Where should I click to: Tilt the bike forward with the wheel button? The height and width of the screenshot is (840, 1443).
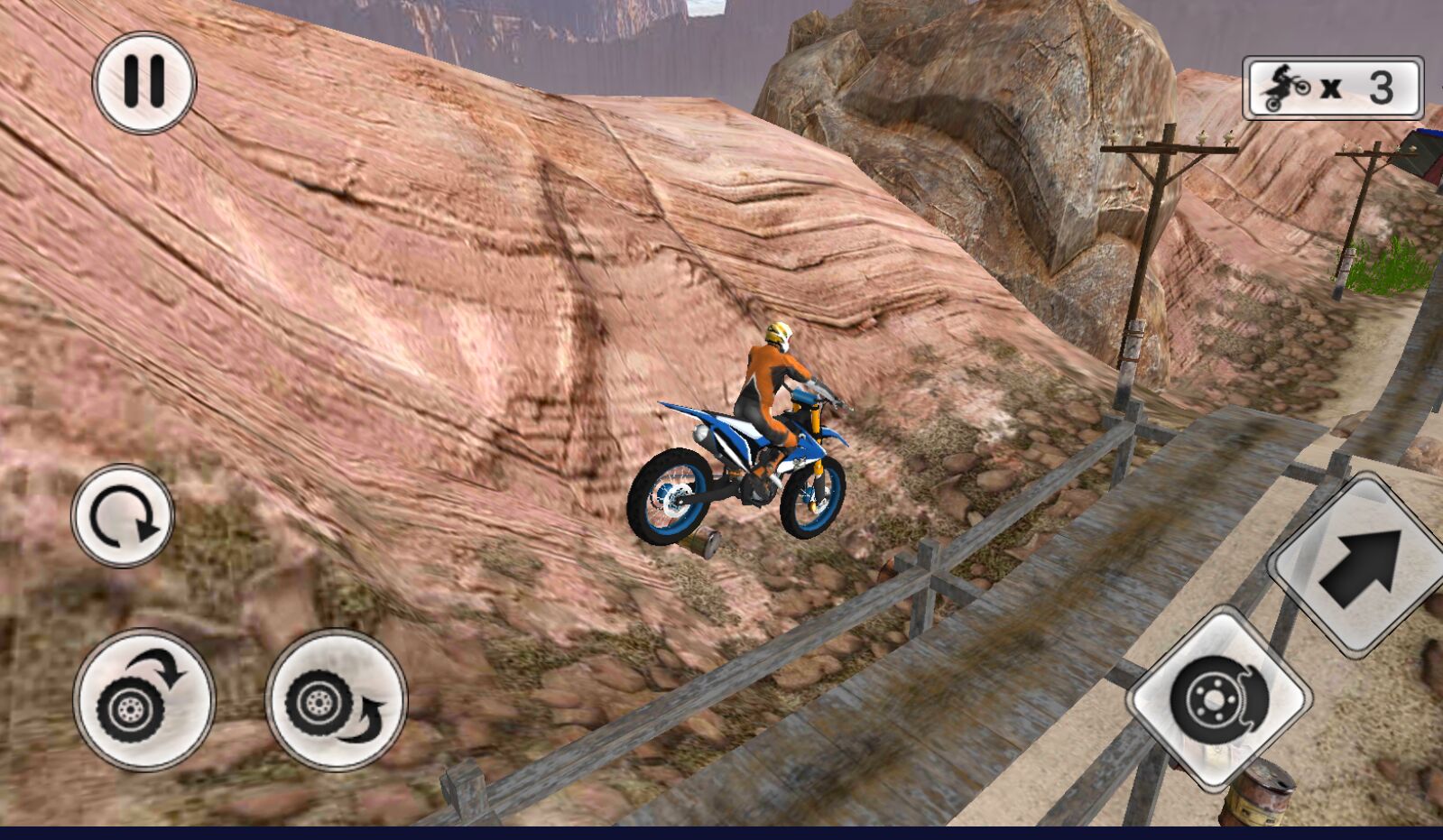[144, 700]
